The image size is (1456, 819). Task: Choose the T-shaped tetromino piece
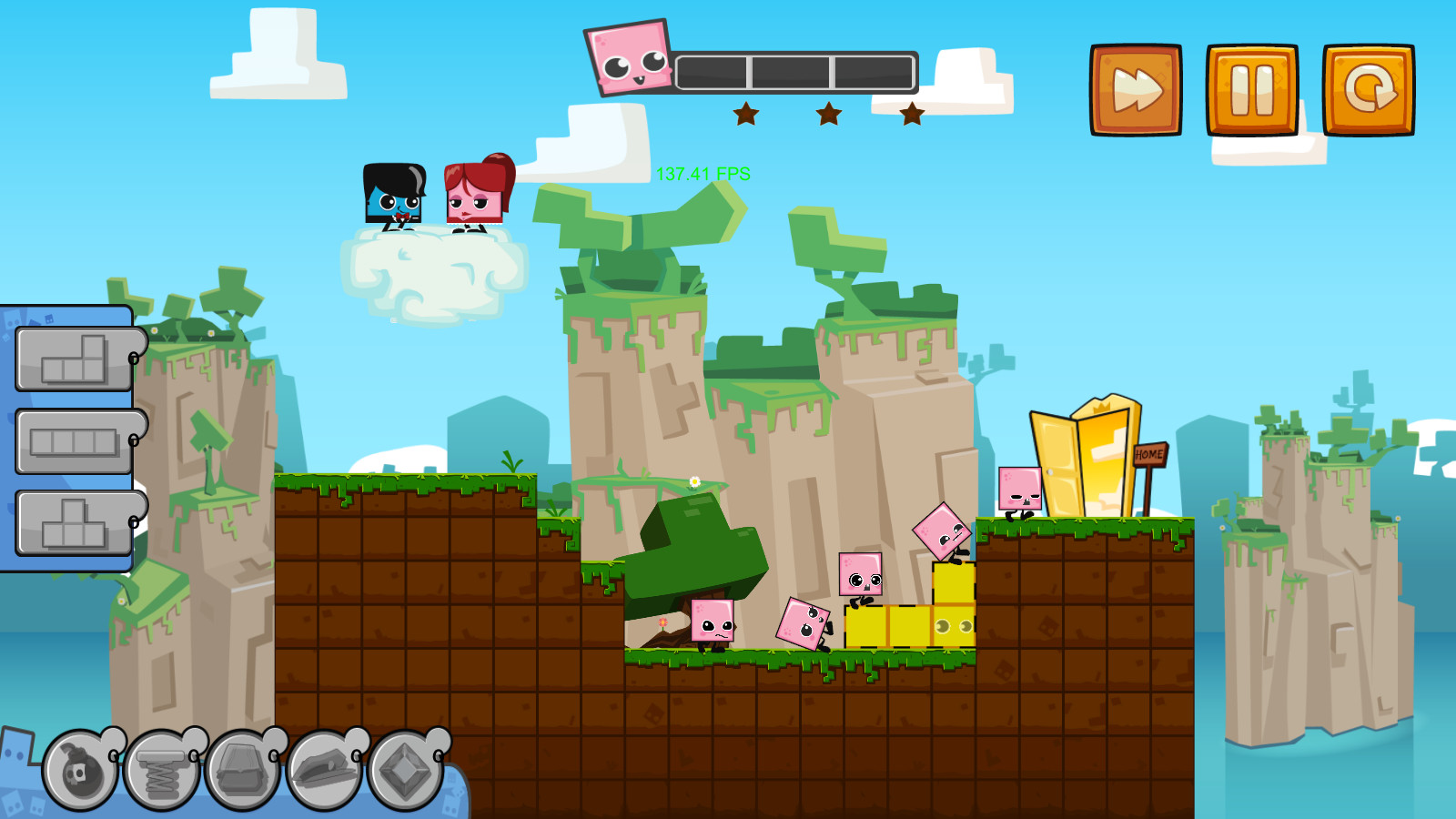(73, 521)
